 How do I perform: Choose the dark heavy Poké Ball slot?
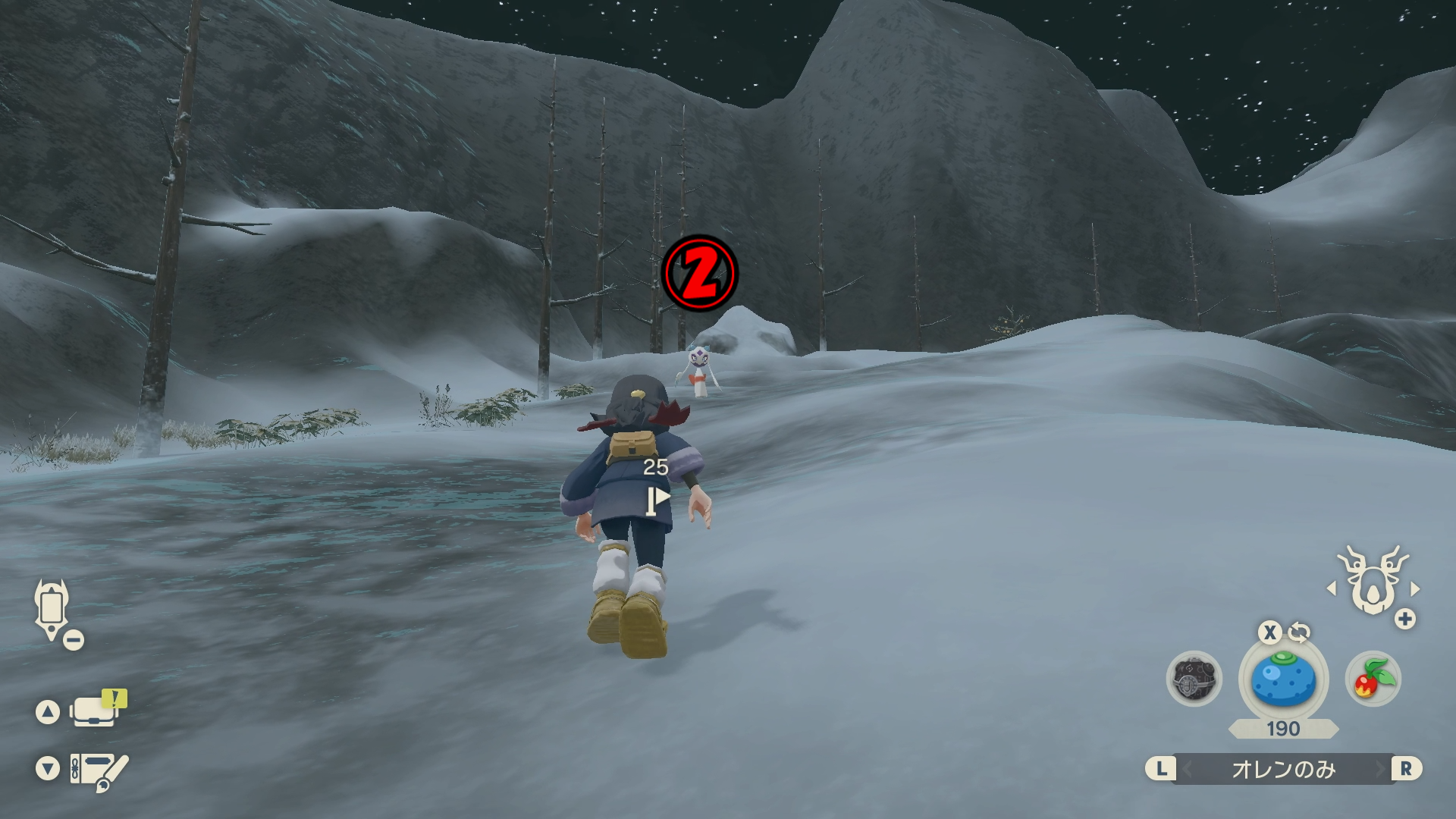coord(1194,679)
